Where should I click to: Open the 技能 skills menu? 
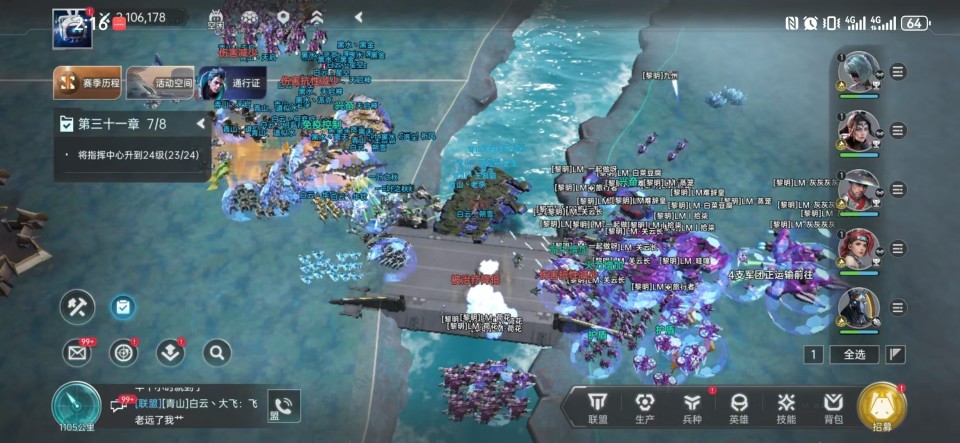(786, 407)
